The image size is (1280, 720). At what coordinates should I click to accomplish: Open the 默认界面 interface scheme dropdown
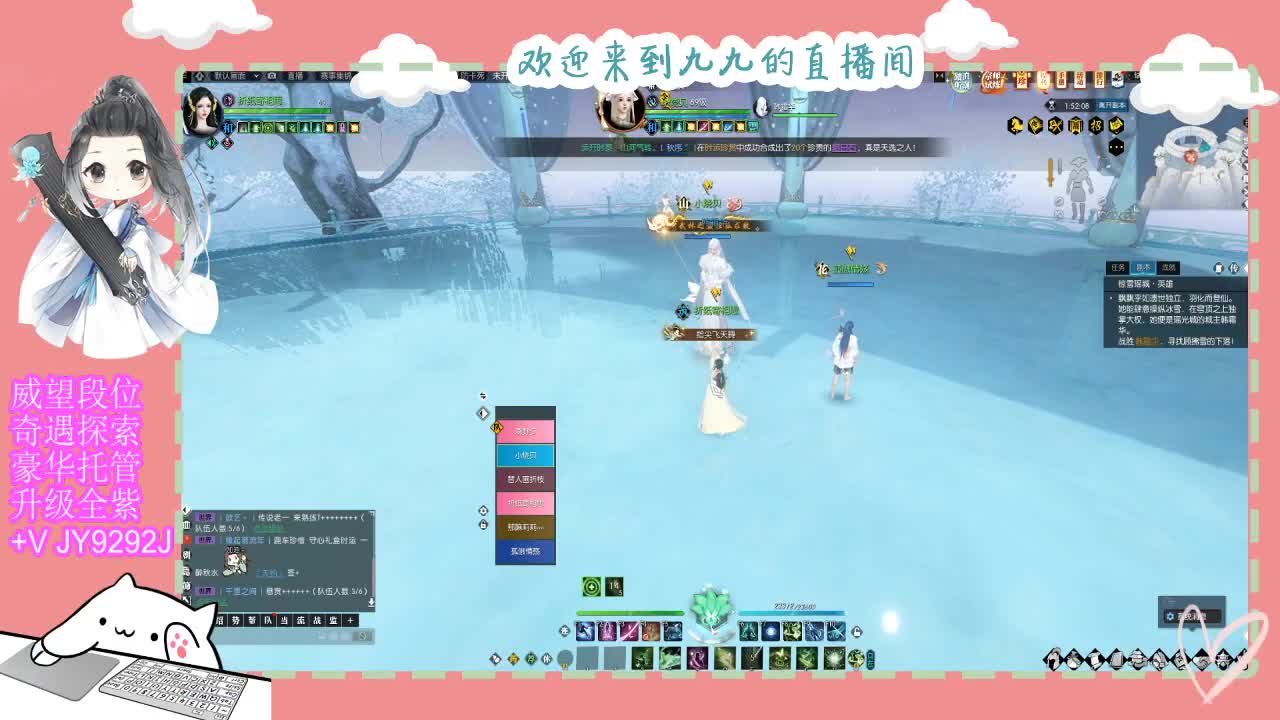(230, 76)
